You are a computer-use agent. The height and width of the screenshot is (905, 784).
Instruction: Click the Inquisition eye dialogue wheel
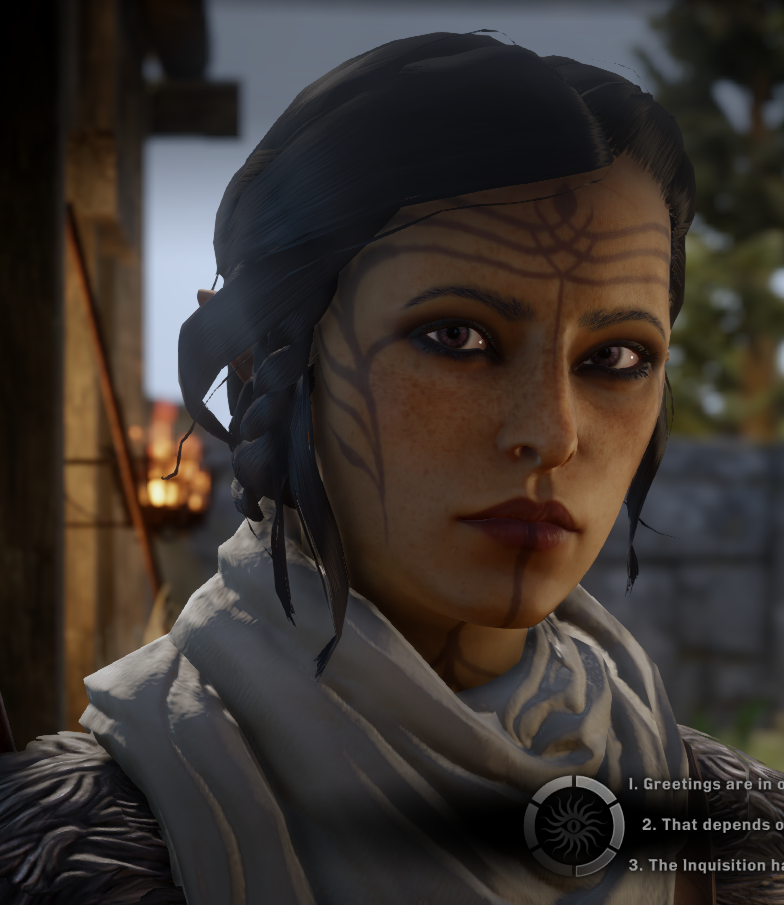pos(574,826)
